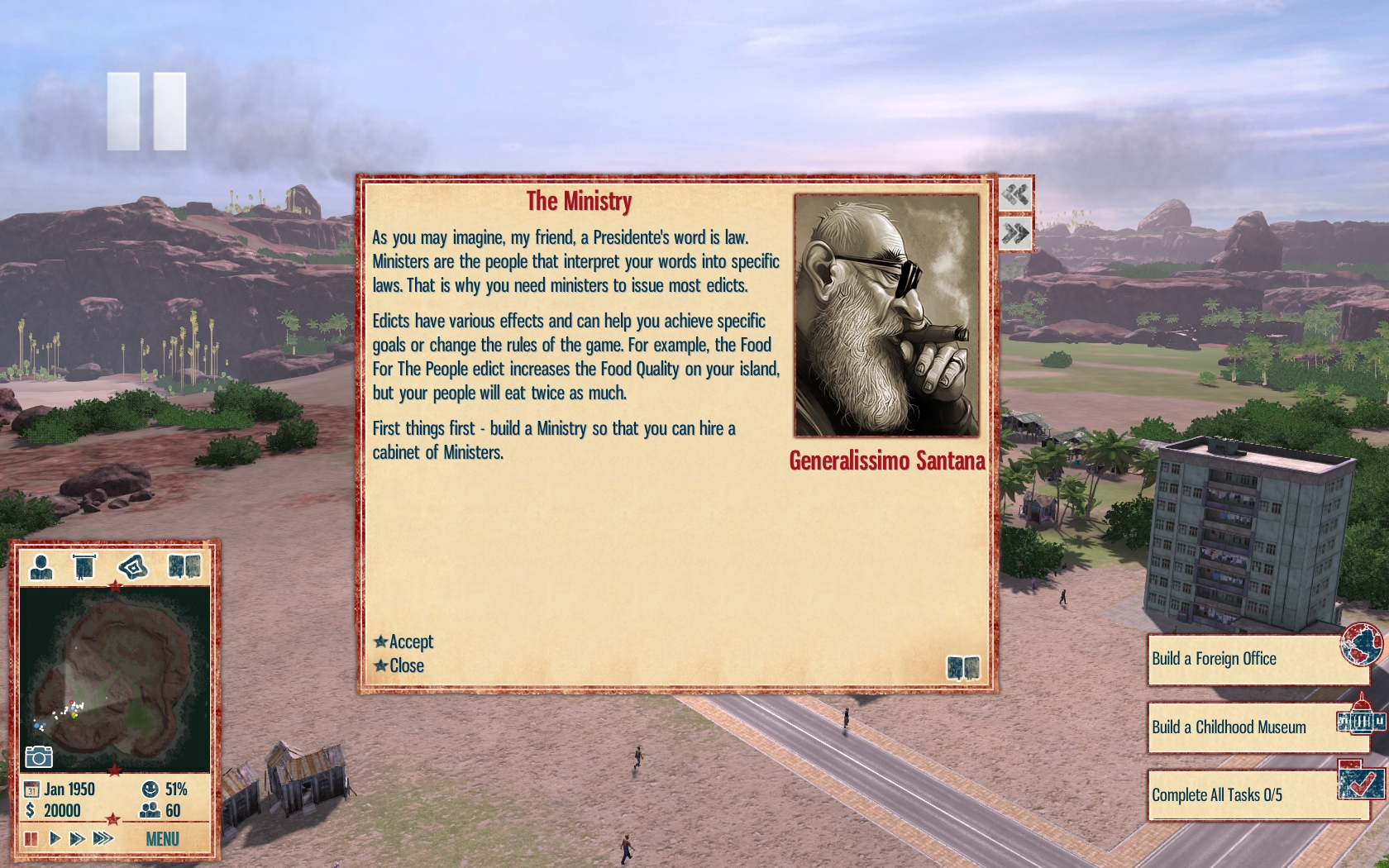The image size is (1389, 868).
Task: Go to the next message with the double right arrows
Action: (x=1015, y=234)
